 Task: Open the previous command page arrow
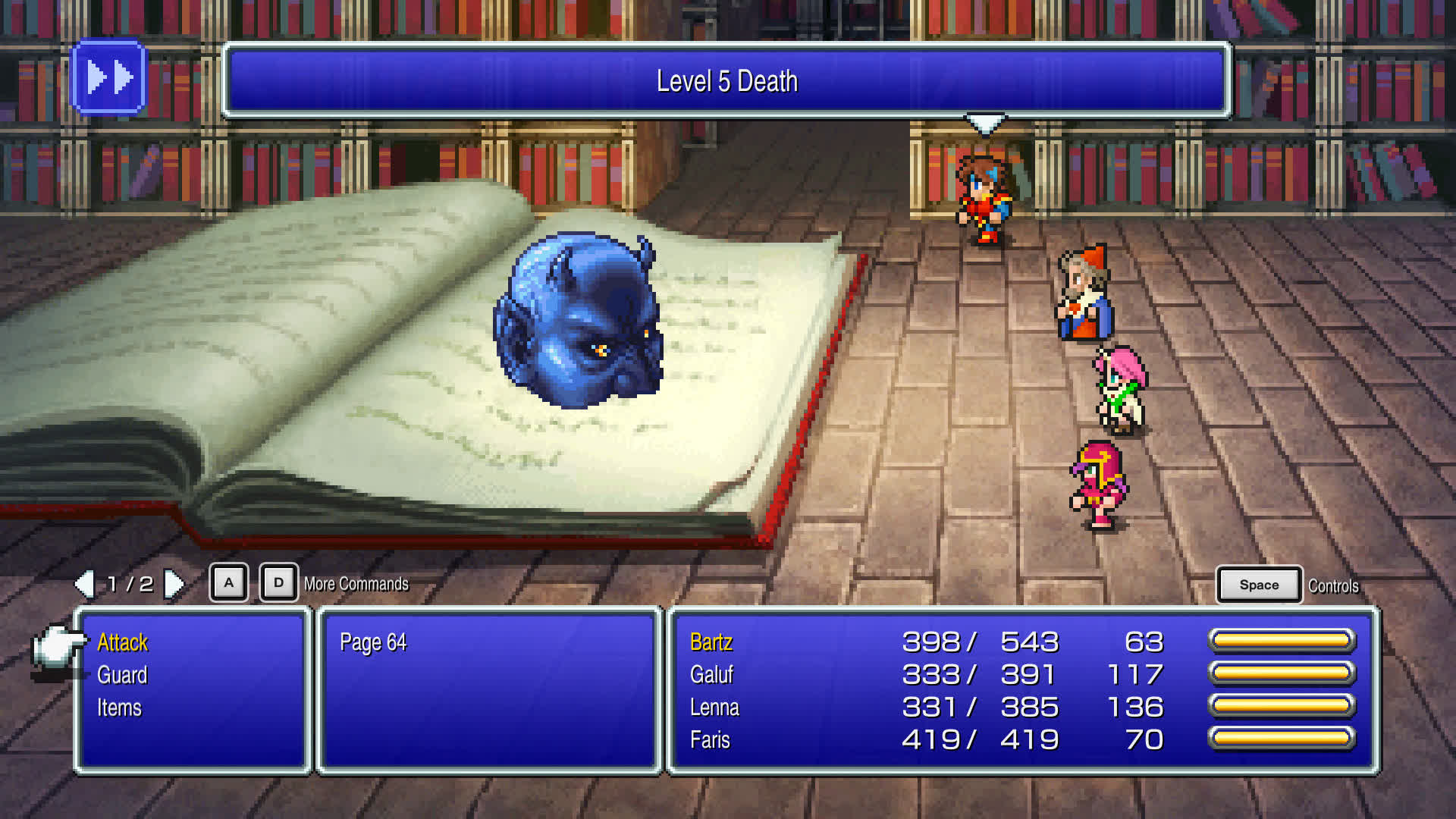(x=85, y=584)
